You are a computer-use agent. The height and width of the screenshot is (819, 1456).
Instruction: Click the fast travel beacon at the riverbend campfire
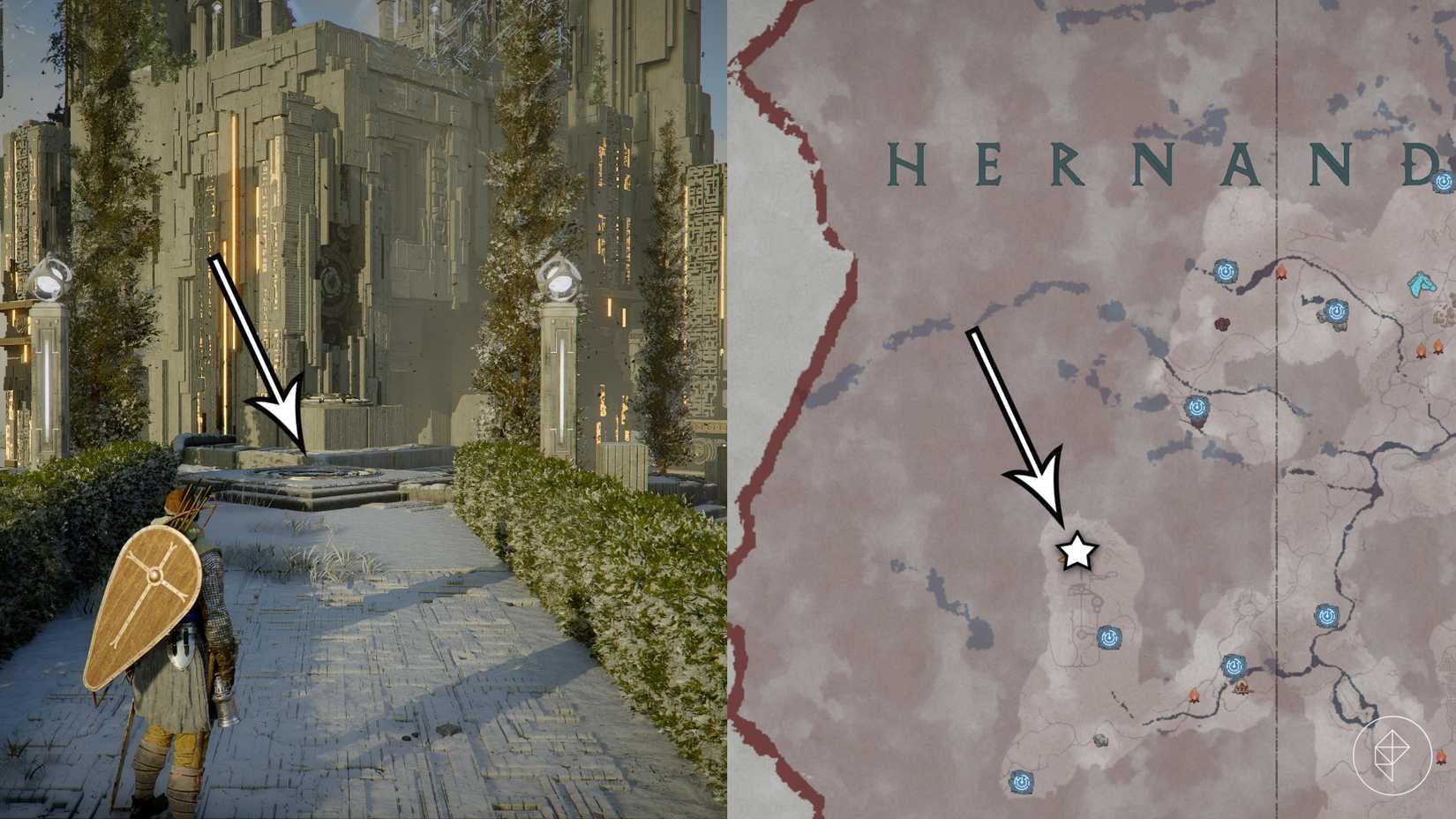[x=1234, y=665]
